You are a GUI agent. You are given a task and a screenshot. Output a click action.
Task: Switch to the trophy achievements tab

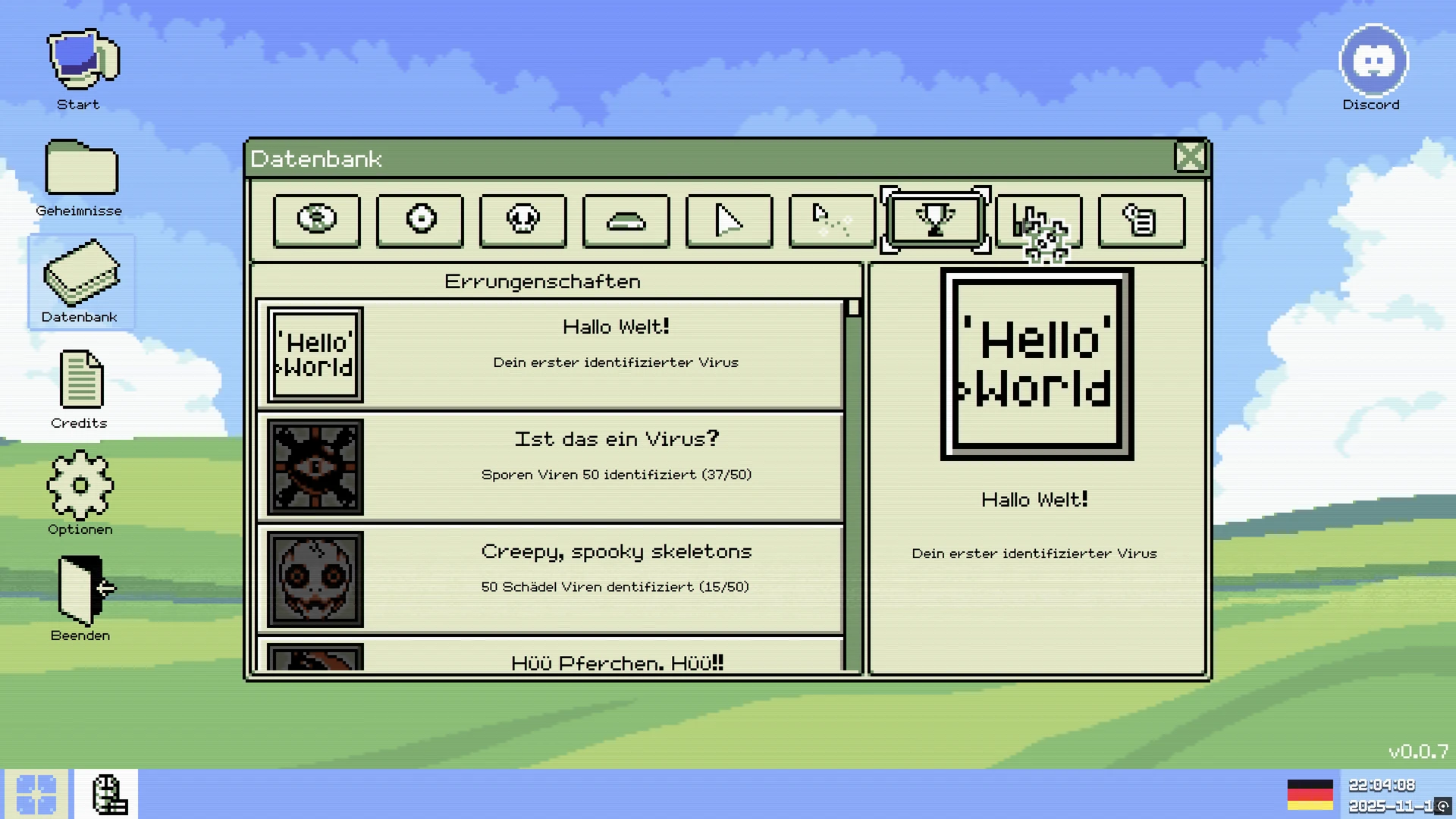[935, 221]
